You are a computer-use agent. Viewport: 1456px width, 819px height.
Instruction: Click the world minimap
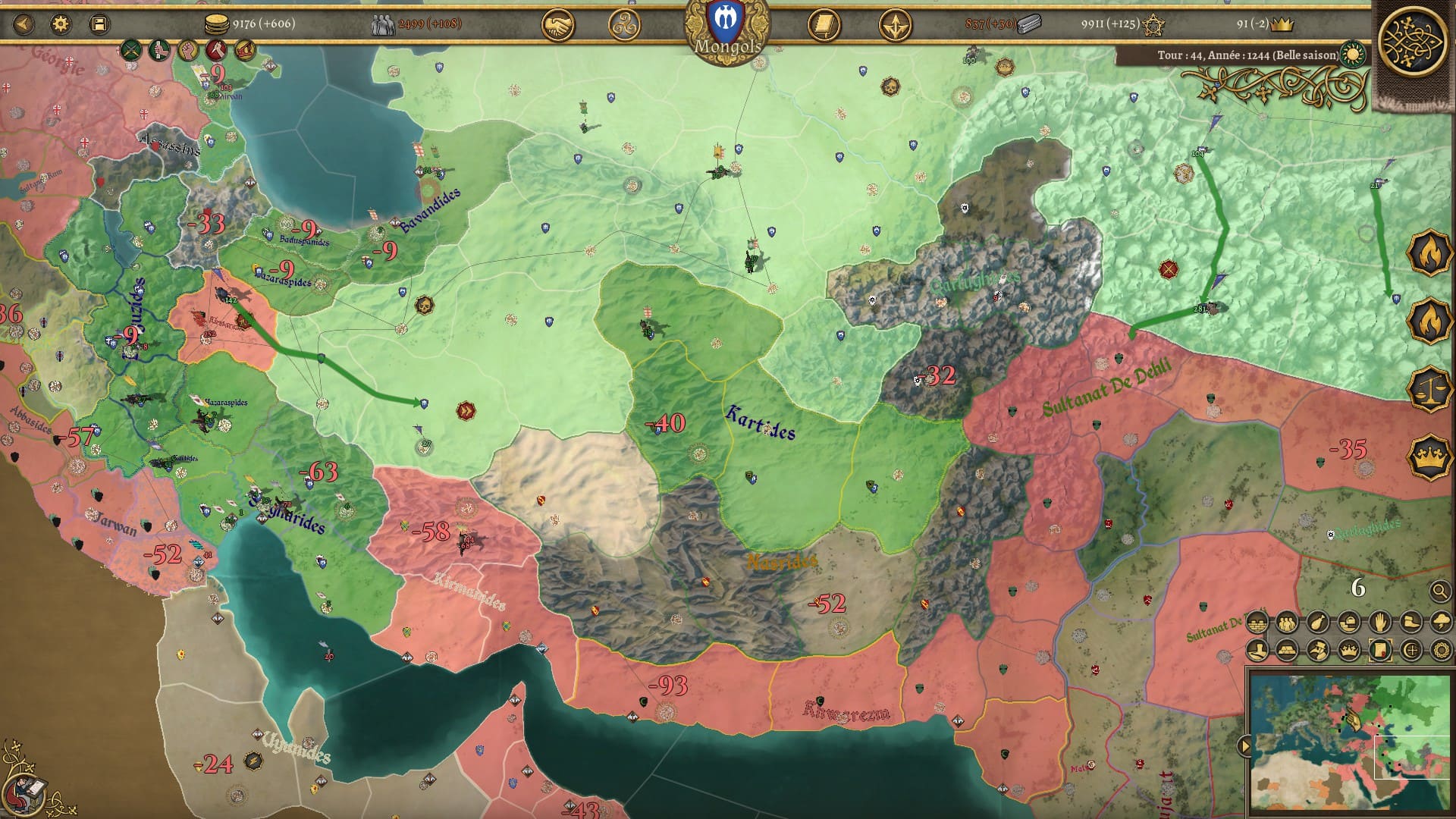pos(1350,739)
